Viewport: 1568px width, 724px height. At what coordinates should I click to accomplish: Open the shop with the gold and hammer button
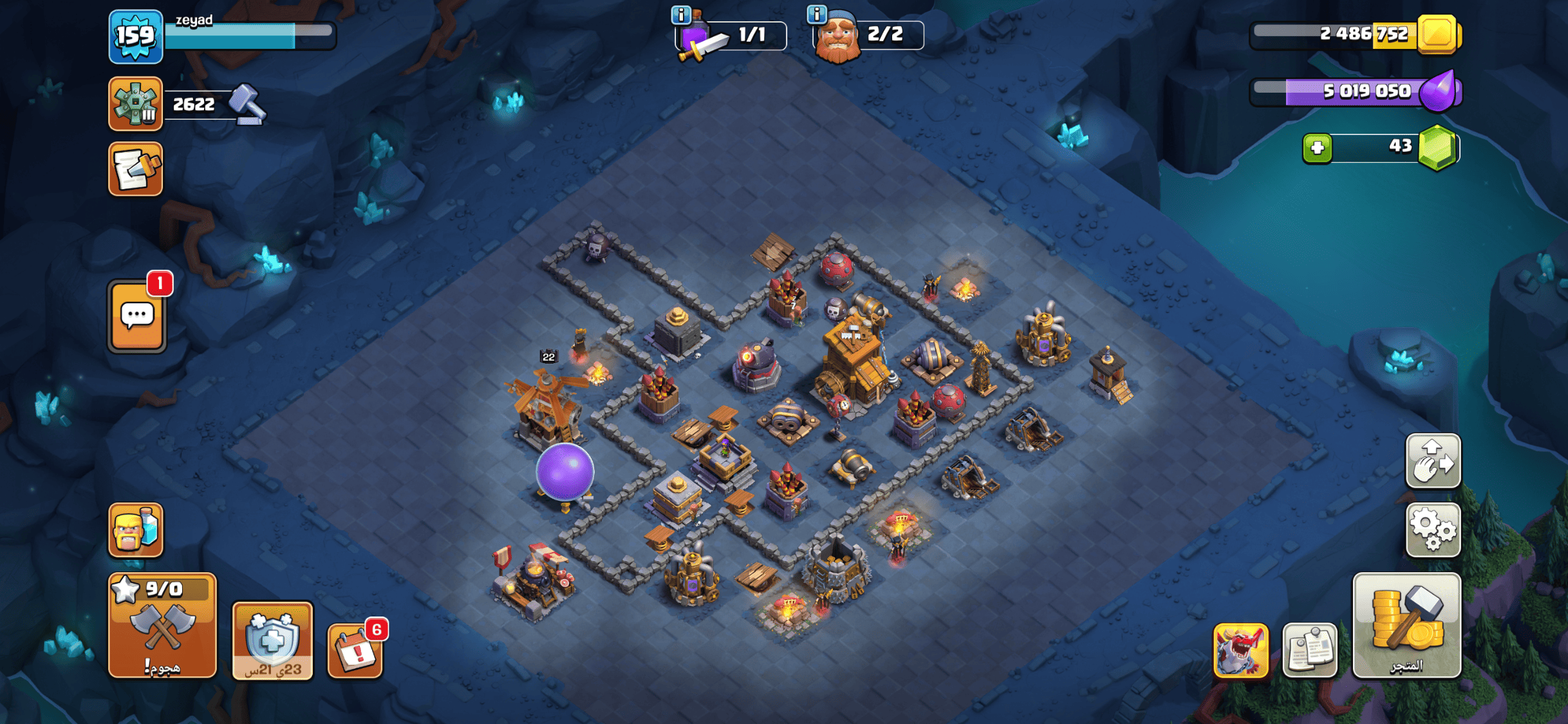(1406, 626)
